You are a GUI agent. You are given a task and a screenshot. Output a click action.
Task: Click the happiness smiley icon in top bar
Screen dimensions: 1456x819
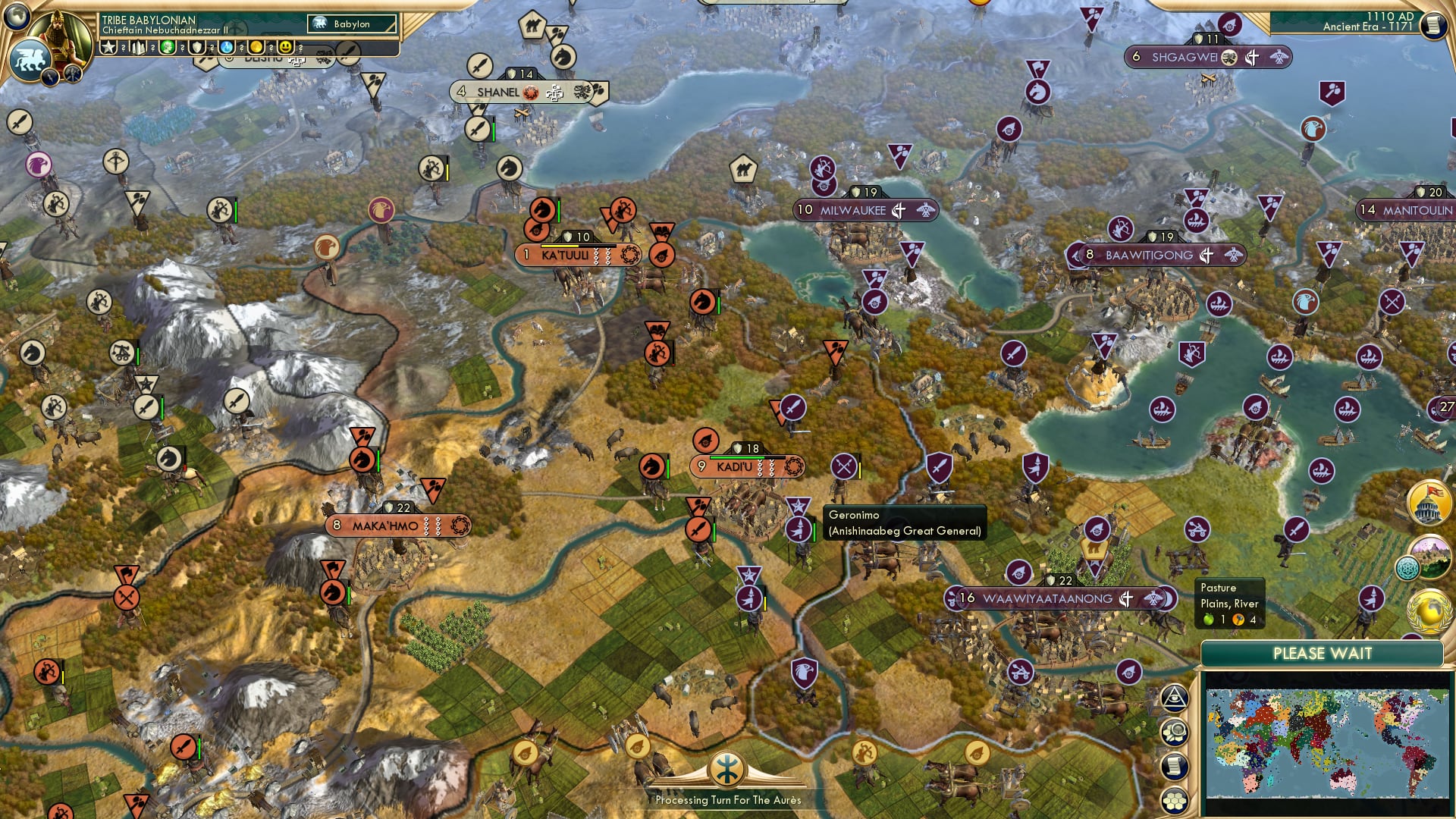tap(286, 48)
